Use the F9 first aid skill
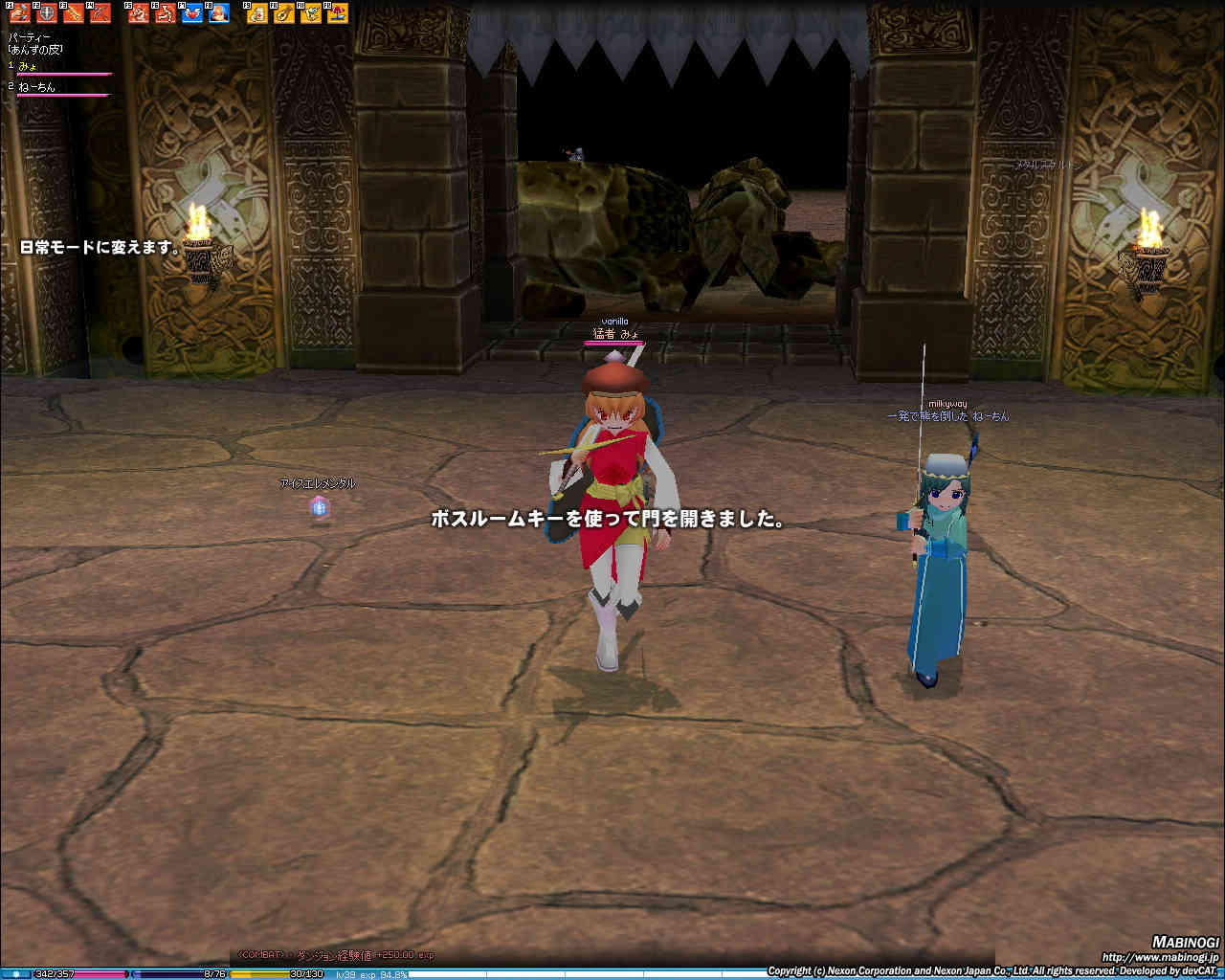The width and height of the screenshot is (1225, 980). pos(257,13)
